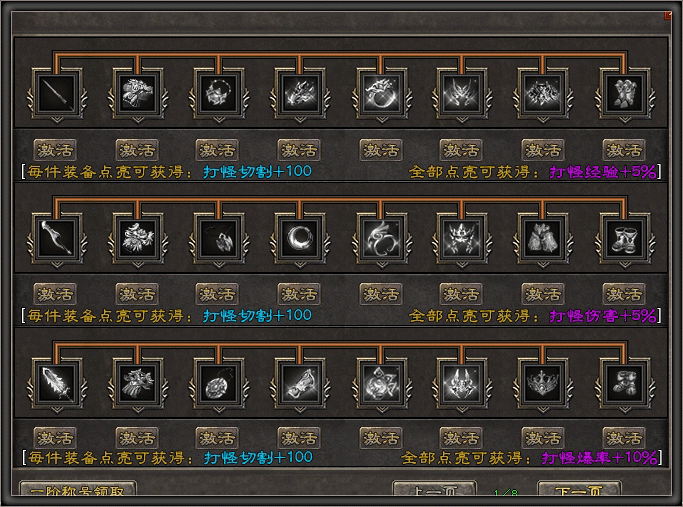Go to the next page (下一页)
The height and width of the screenshot is (507, 683).
pyautogui.click(x=579, y=494)
